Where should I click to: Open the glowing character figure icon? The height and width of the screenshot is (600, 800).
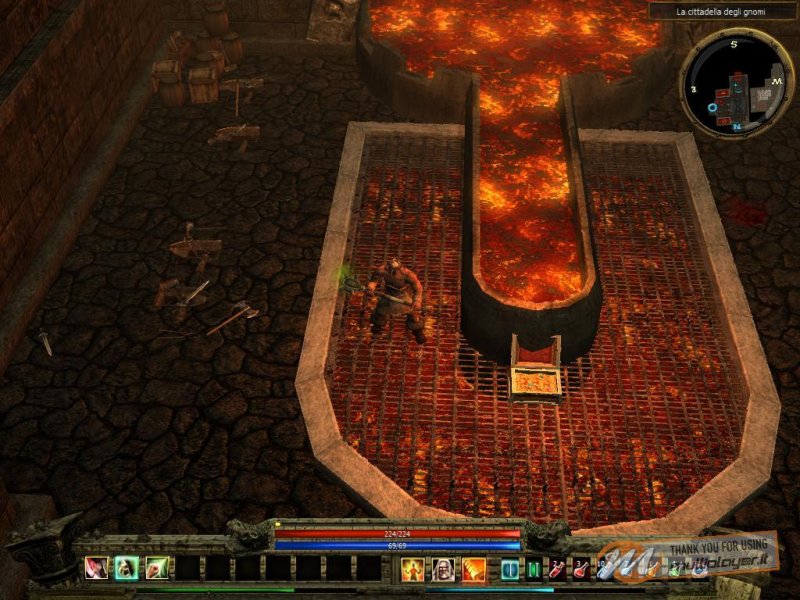[x=413, y=570]
